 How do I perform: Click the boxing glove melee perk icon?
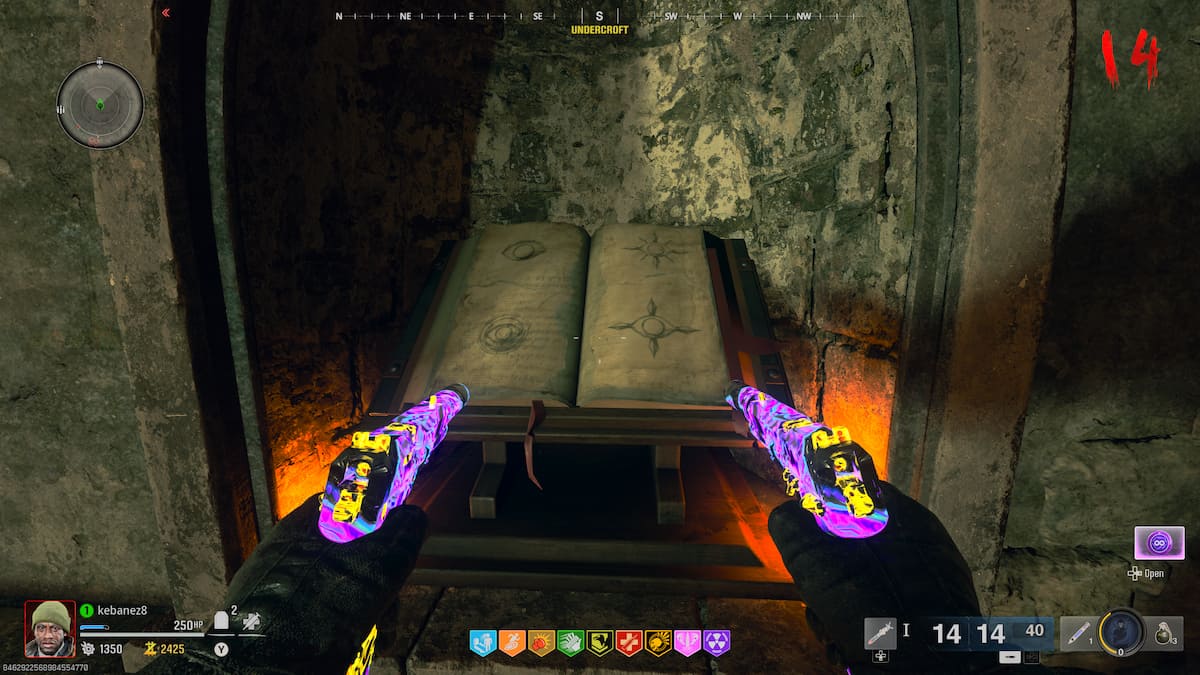click(x=541, y=643)
